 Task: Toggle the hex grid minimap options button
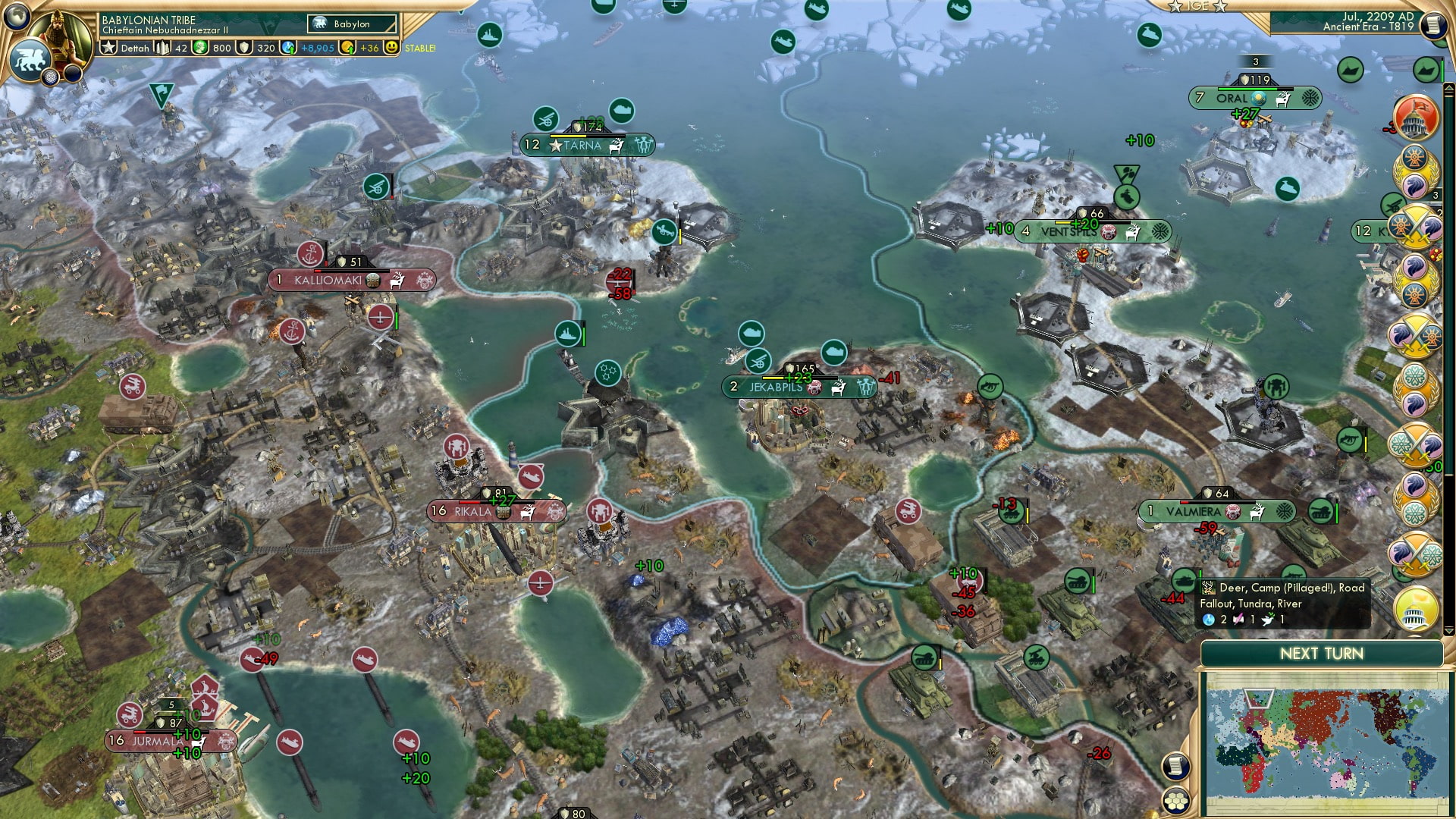pyautogui.click(x=1175, y=800)
